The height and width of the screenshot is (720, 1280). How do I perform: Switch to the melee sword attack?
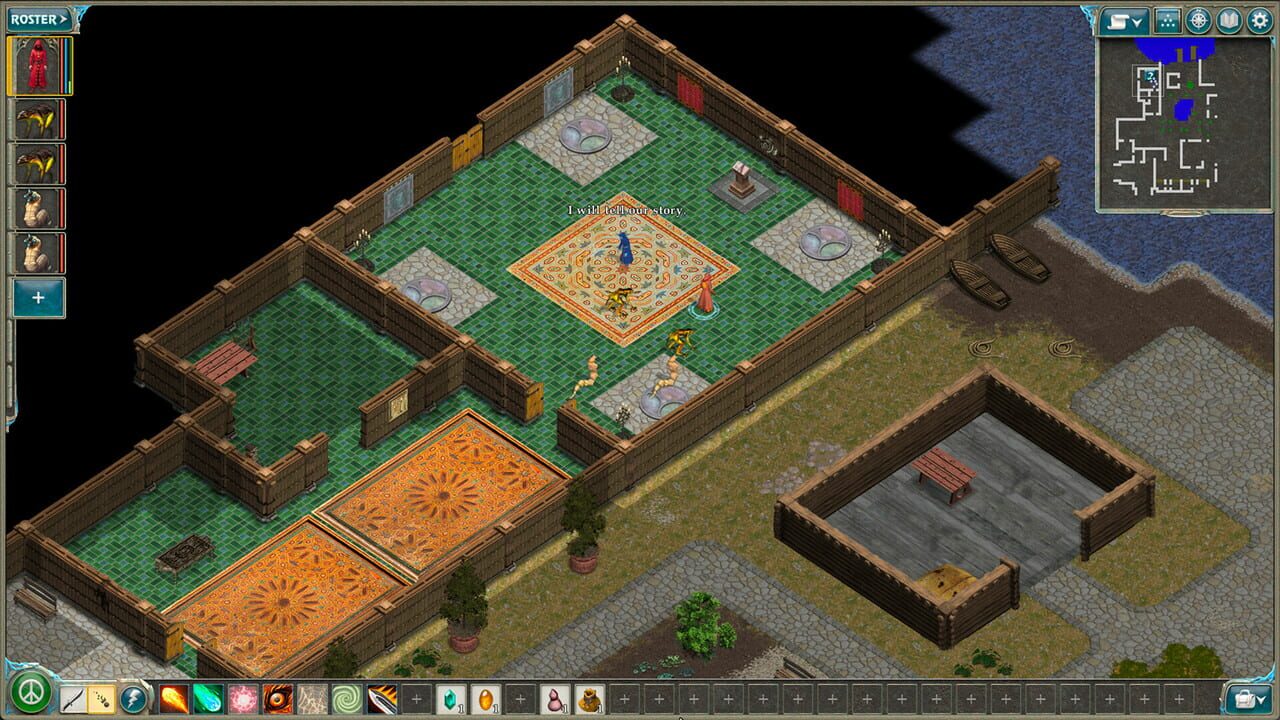[71, 700]
